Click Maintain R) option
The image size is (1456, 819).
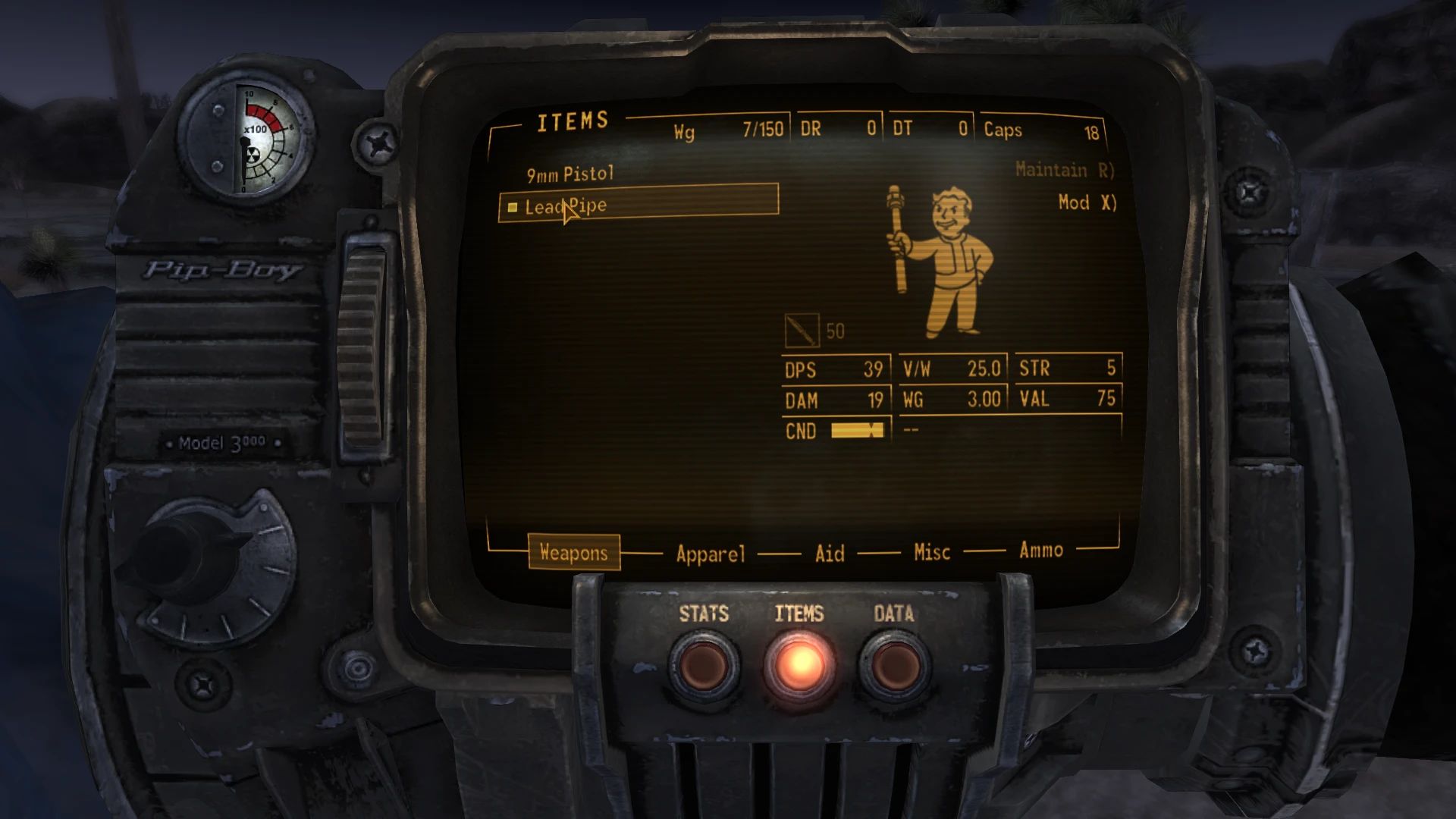tap(1065, 170)
